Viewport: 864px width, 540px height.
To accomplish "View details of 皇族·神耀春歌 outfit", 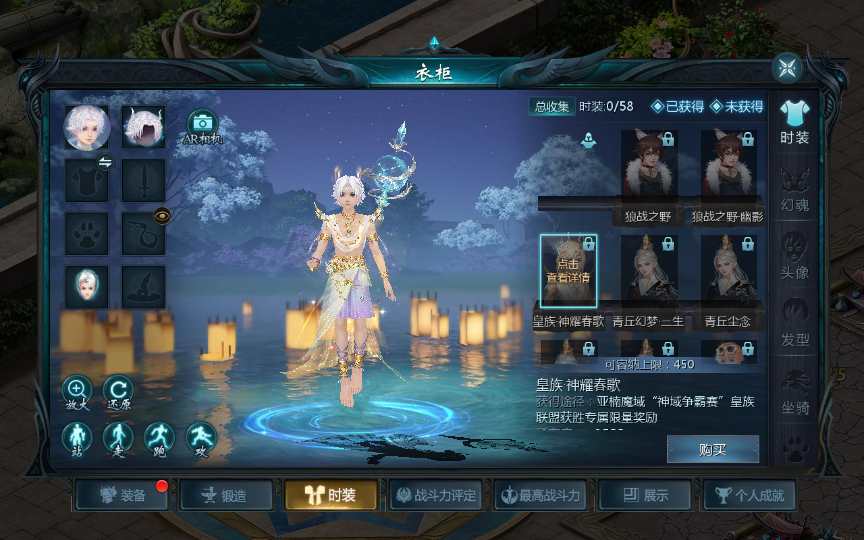I will tap(568, 269).
